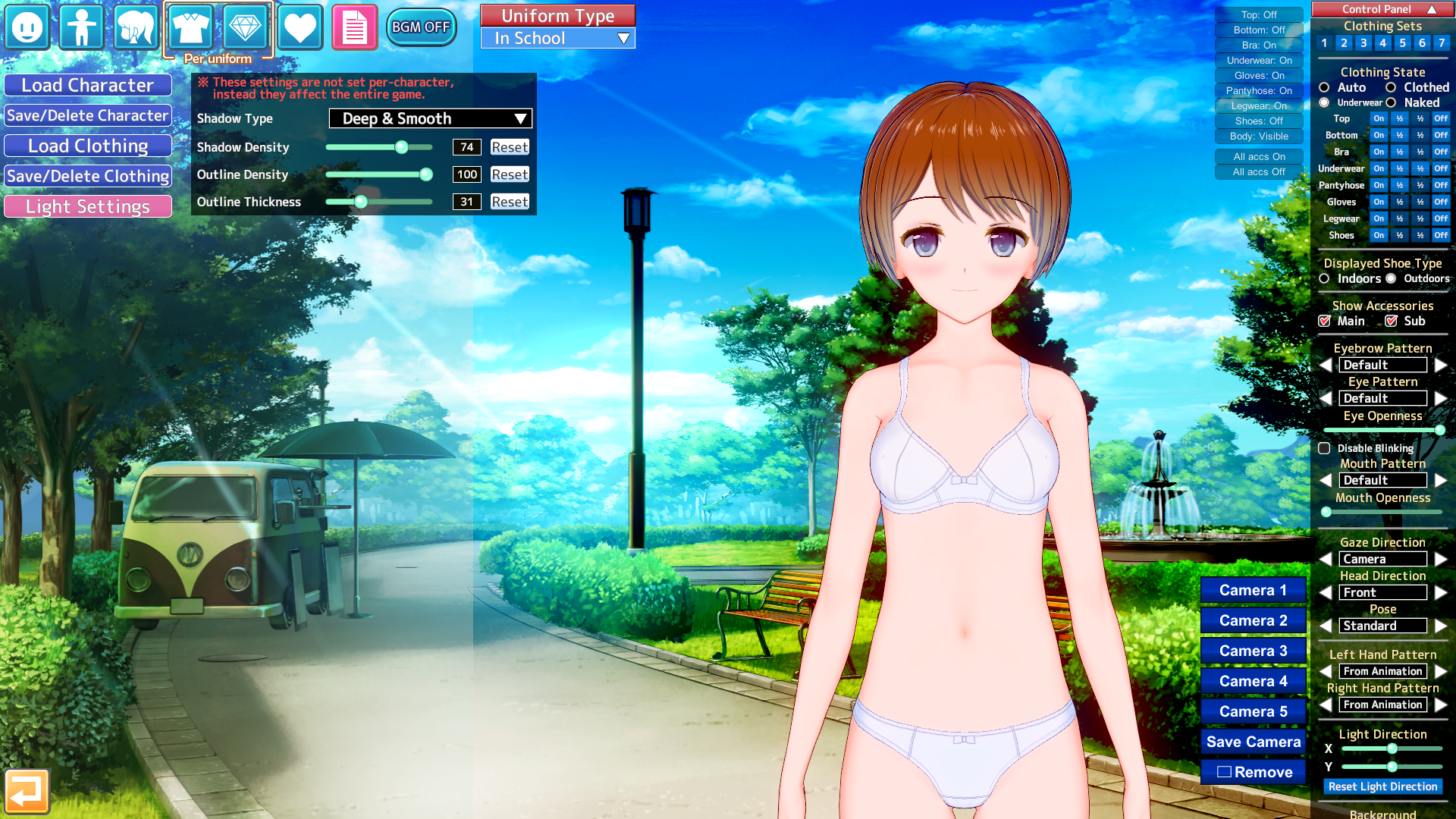
Task: Reset the Shadow Density value
Action: (x=510, y=147)
